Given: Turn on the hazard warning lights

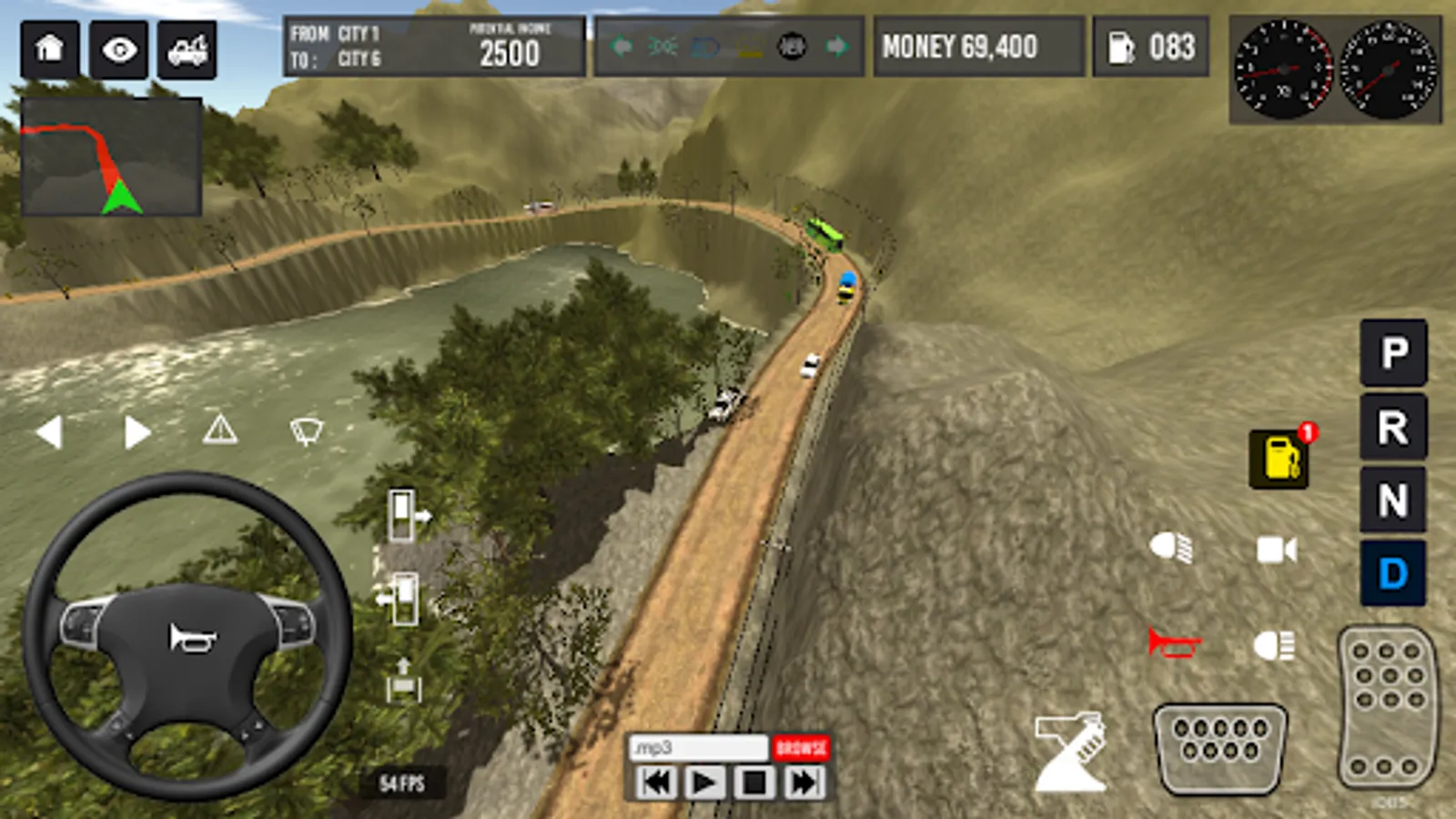Looking at the screenshot, I should (x=220, y=429).
